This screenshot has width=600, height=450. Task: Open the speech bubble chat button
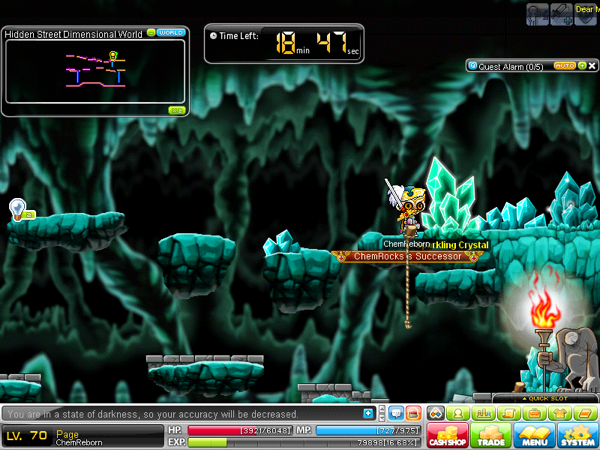pyautogui.click(x=395, y=413)
